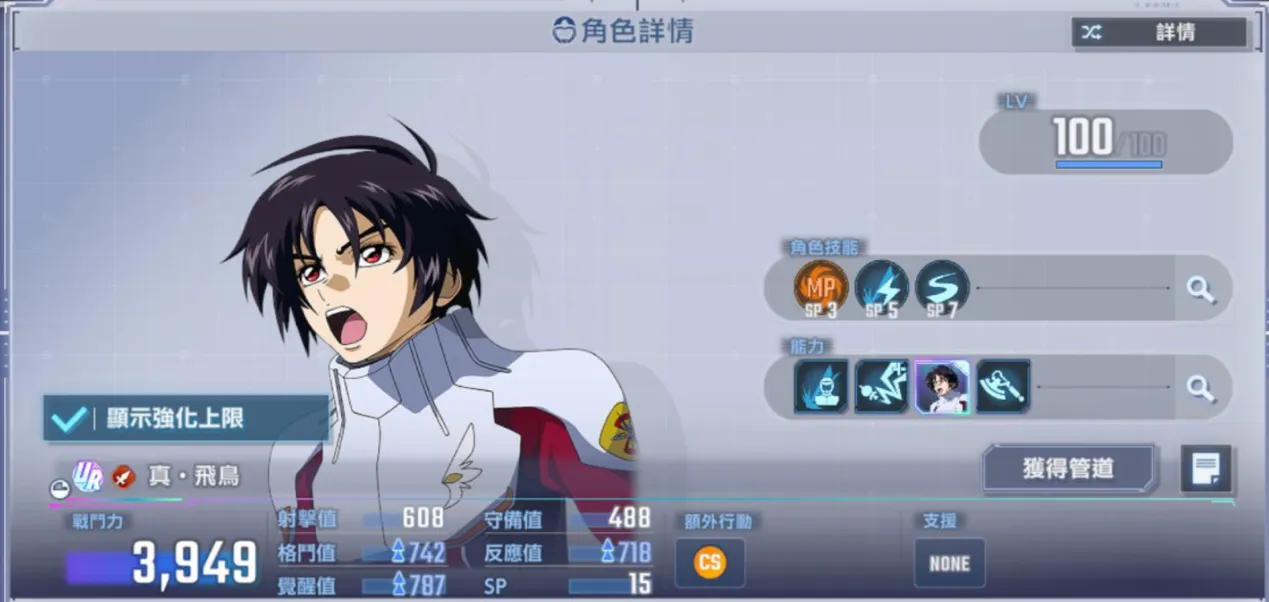The width and height of the screenshot is (1269, 602).
Task: Open the 獲得管道 acquisition routes button
Action: point(1069,468)
